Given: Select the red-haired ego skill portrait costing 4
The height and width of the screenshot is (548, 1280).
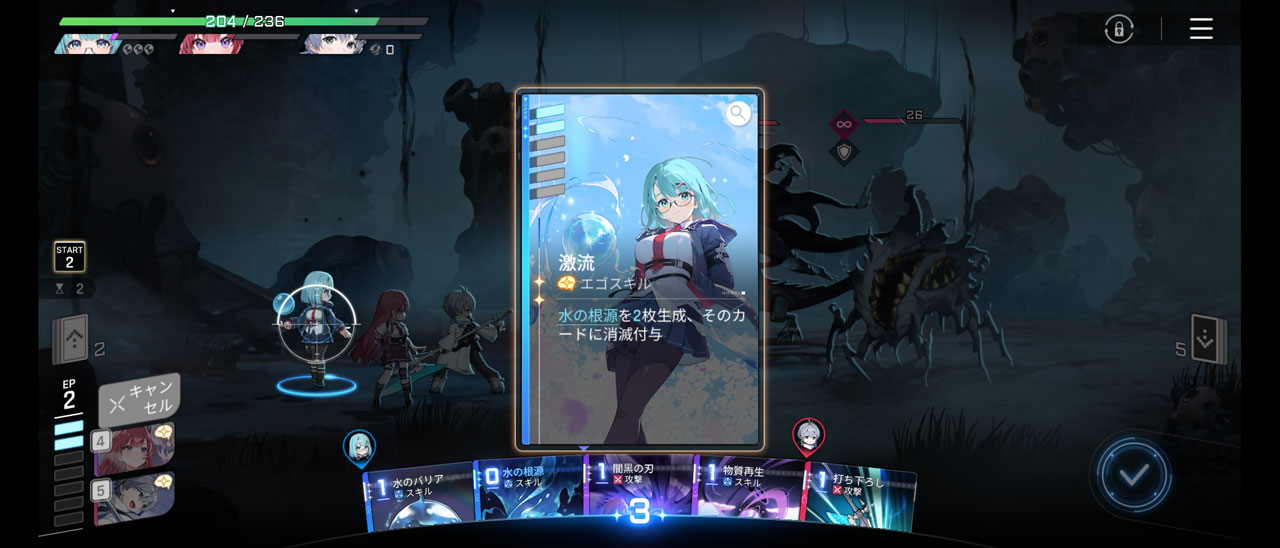Looking at the screenshot, I should 136,449.
